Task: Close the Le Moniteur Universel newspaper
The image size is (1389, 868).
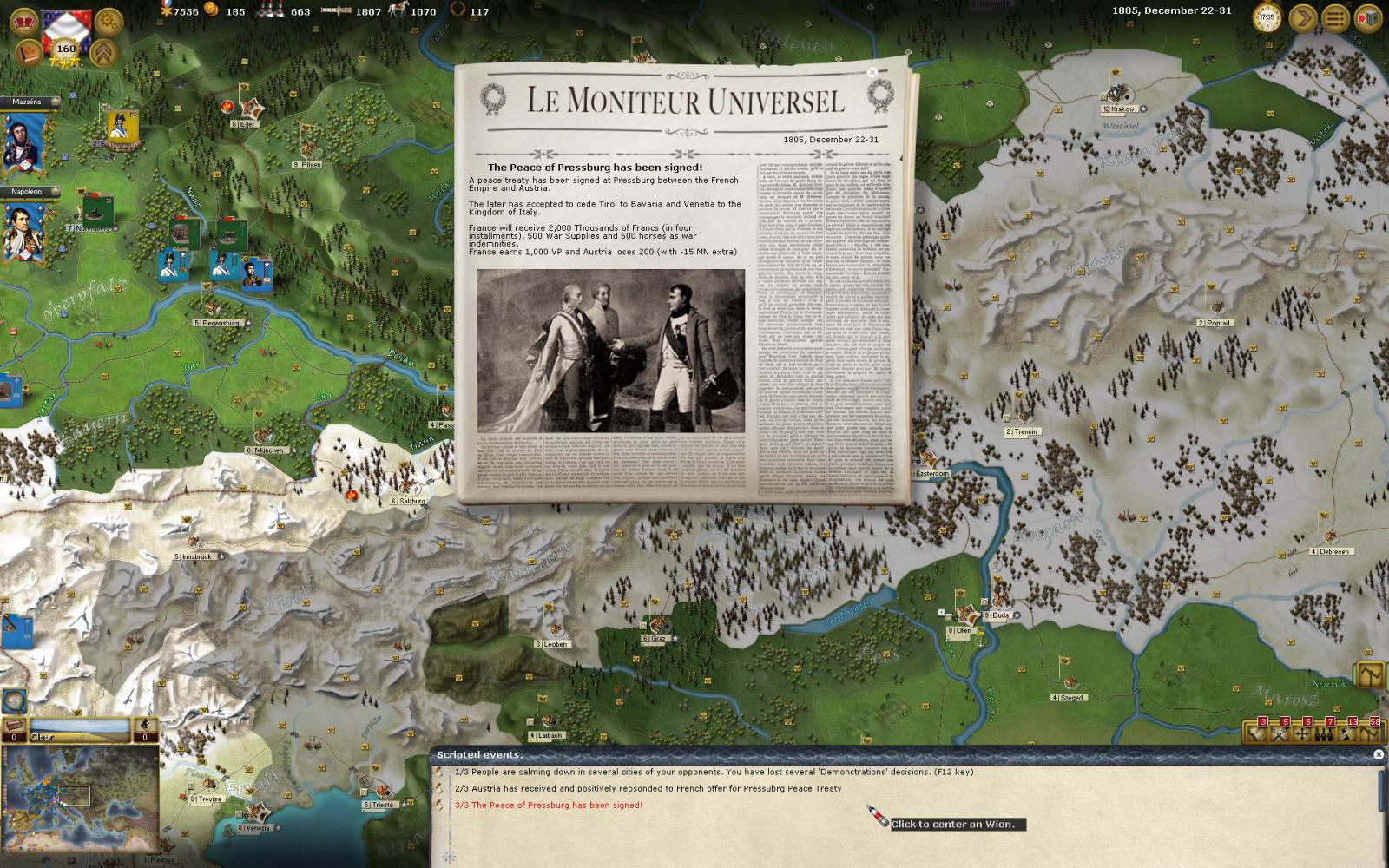Action: pyautogui.click(x=872, y=73)
